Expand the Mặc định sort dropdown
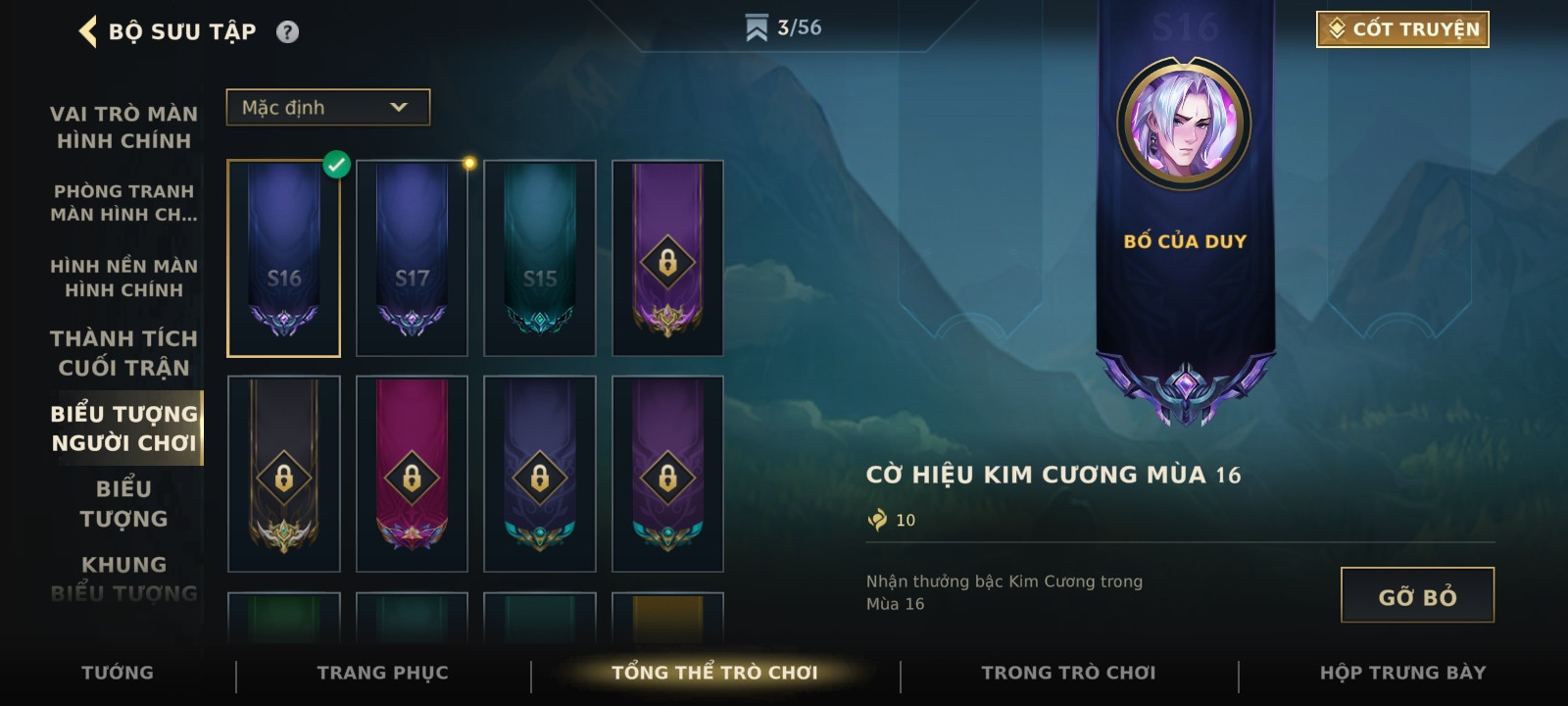1568x706 pixels. pos(327,107)
